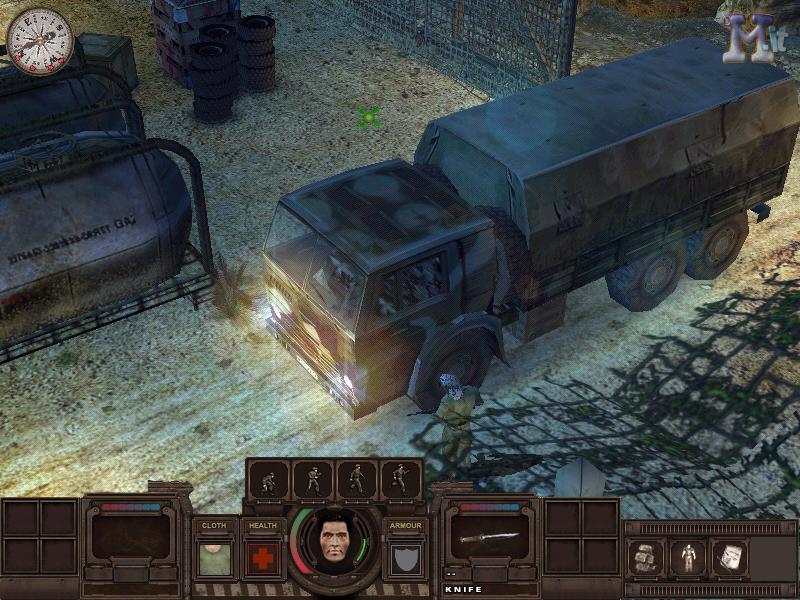The height and width of the screenshot is (600, 800).
Task: Select the Armour shield slot
Action: (405, 558)
